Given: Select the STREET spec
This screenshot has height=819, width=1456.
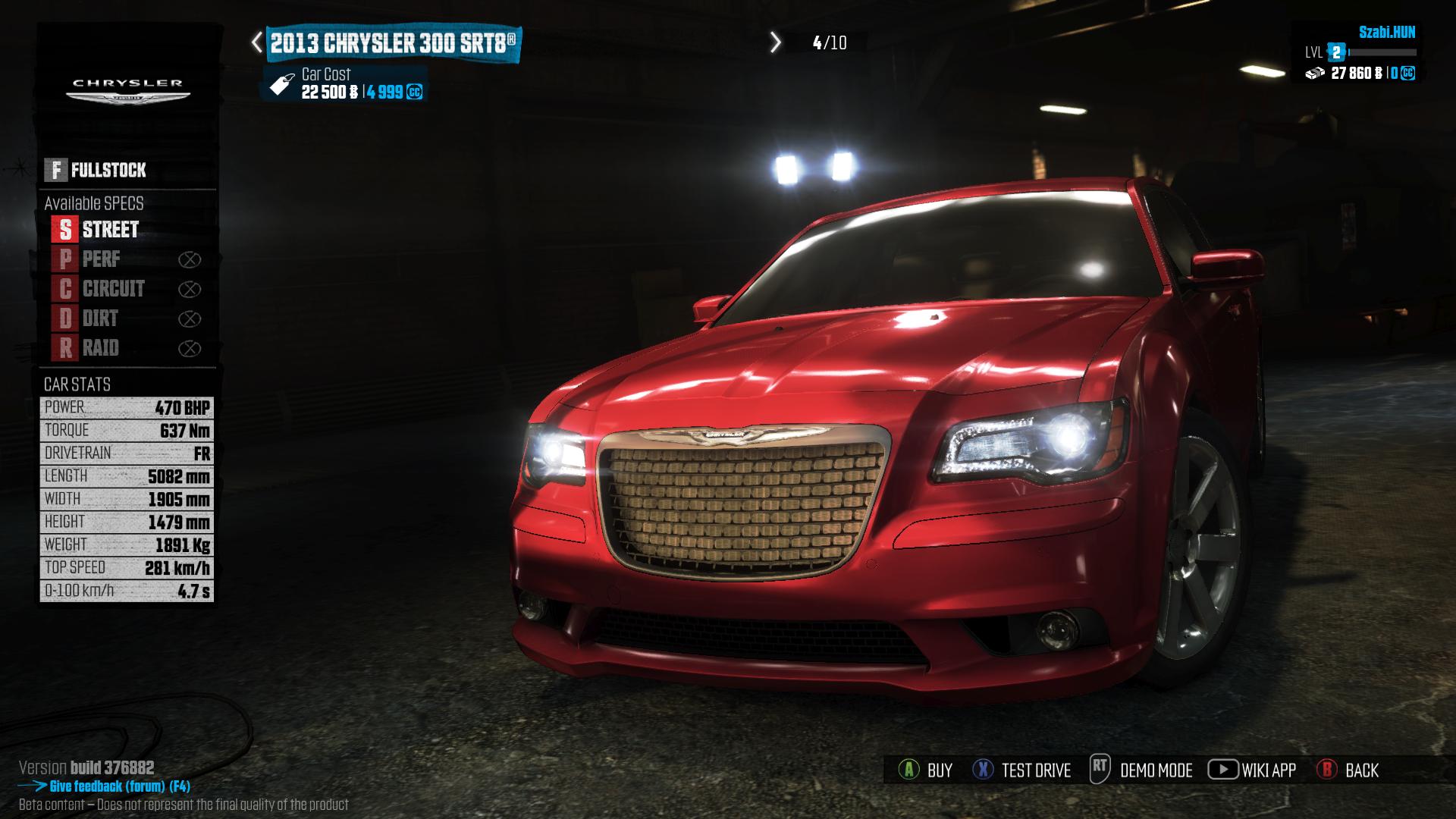Looking at the screenshot, I should point(96,229).
